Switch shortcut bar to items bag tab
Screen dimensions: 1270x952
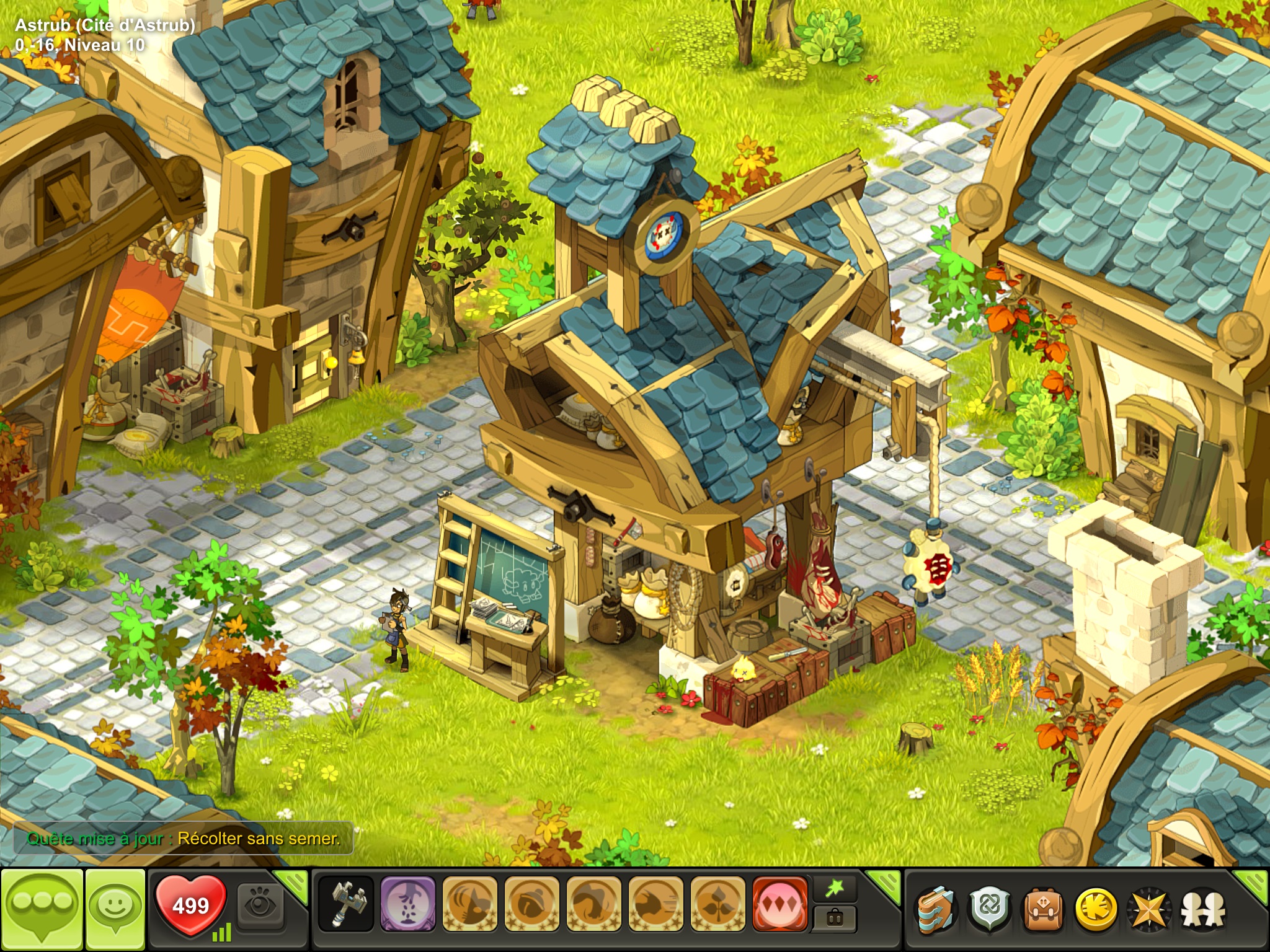point(835,919)
